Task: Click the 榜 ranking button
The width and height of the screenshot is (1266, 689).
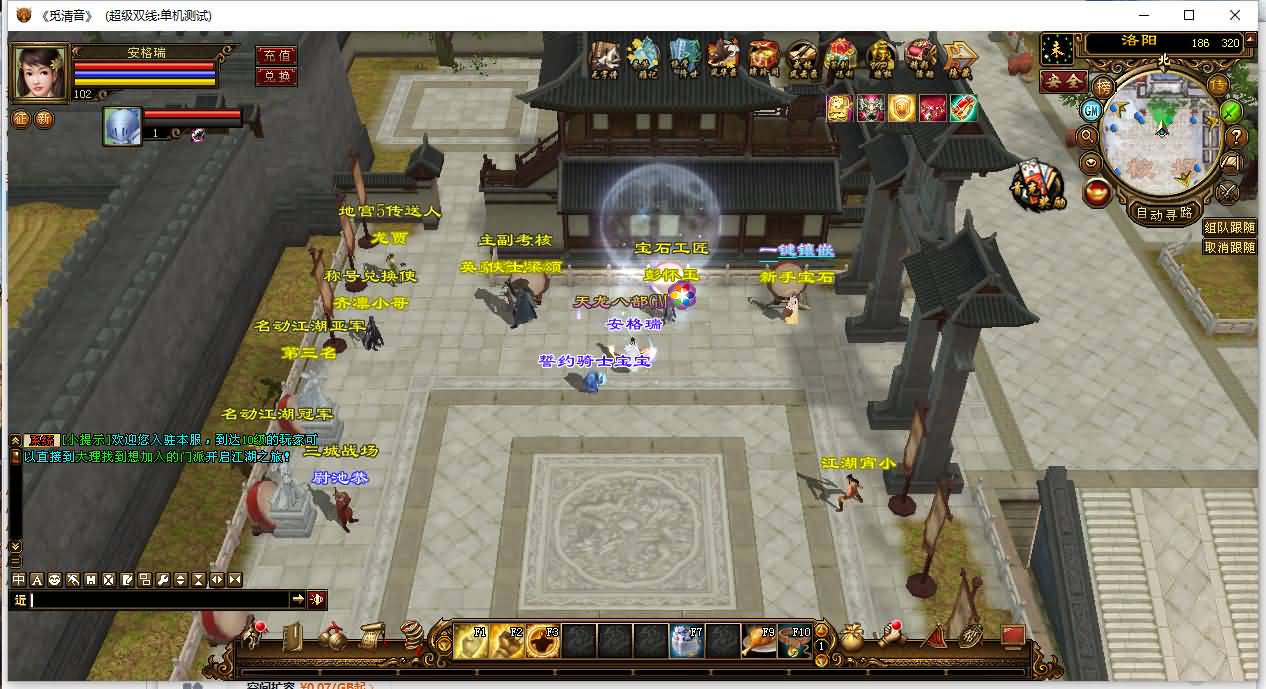Action: 1103,86
